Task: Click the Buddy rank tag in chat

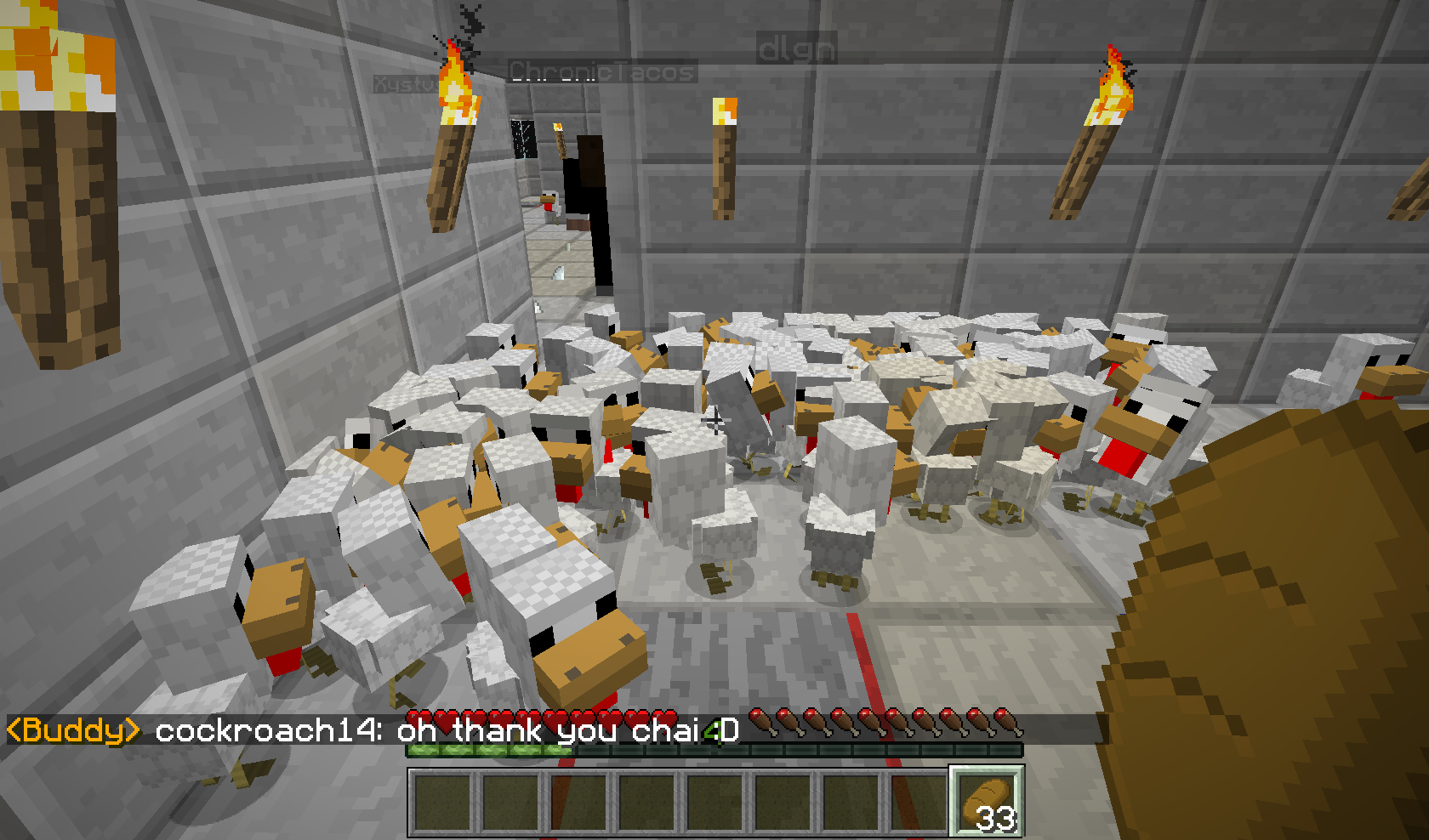Action: (x=72, y=728)
